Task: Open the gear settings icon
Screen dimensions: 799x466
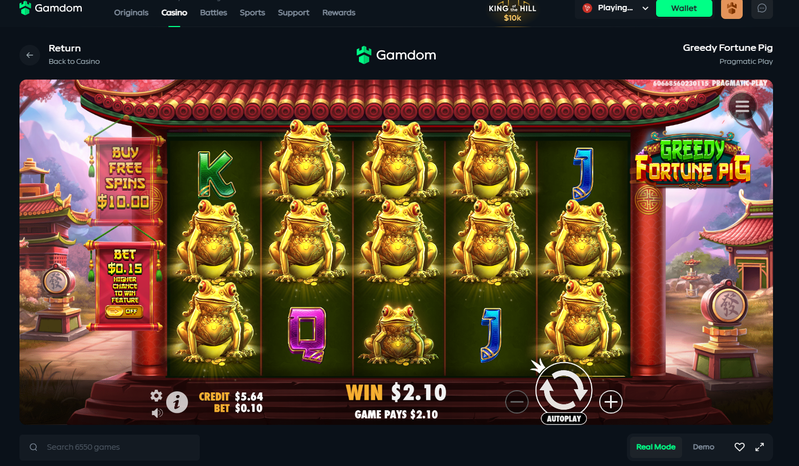Action: pyautogui.click(x=156, y=396)
